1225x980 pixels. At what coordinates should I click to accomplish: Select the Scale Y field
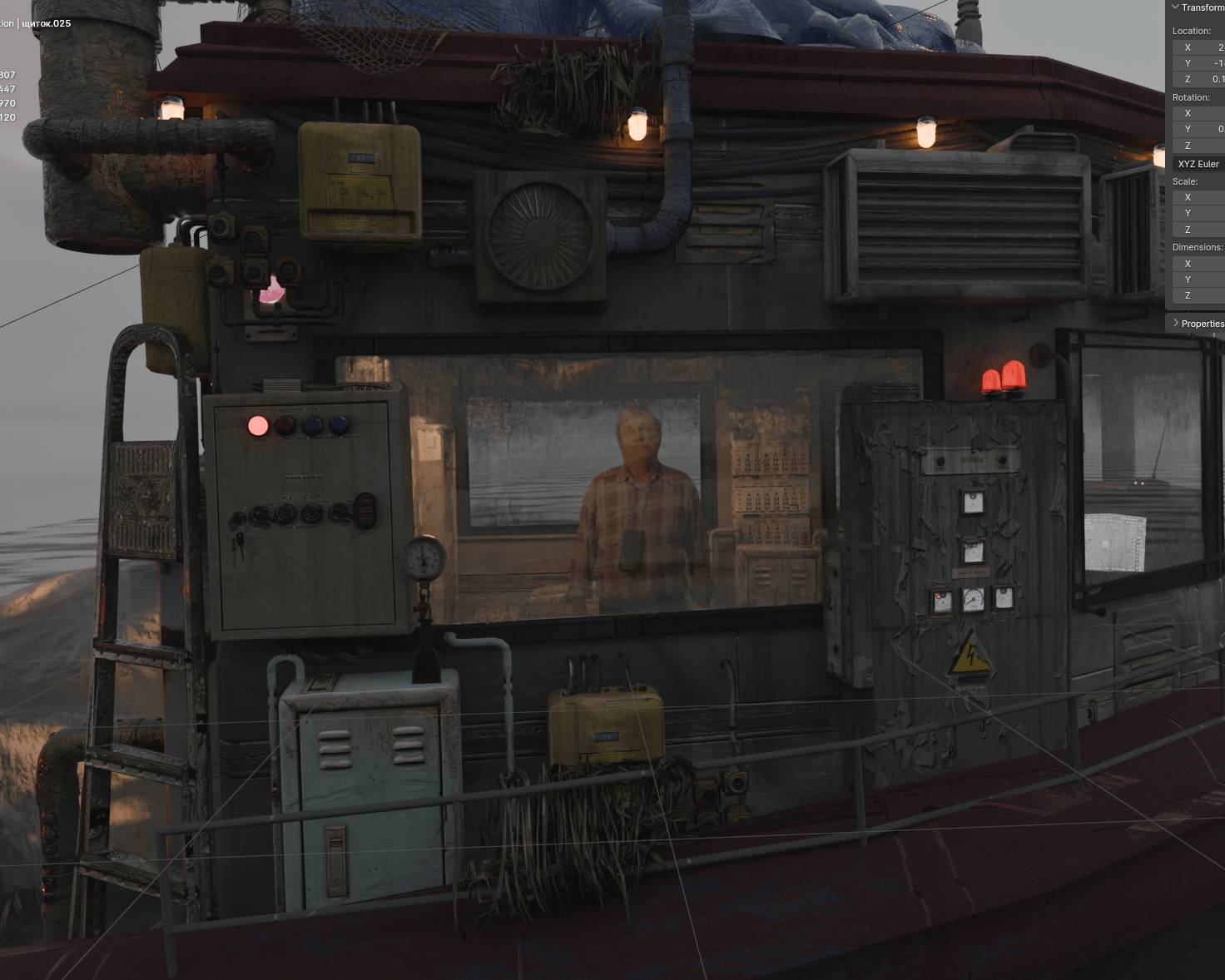point(1200,213)
